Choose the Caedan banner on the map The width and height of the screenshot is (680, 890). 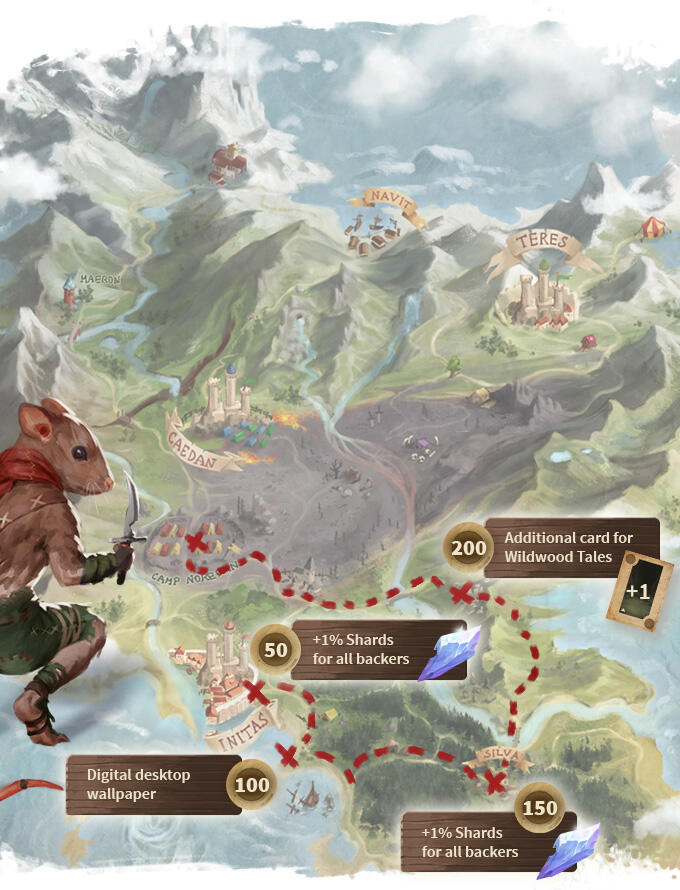tap(200, 444)
